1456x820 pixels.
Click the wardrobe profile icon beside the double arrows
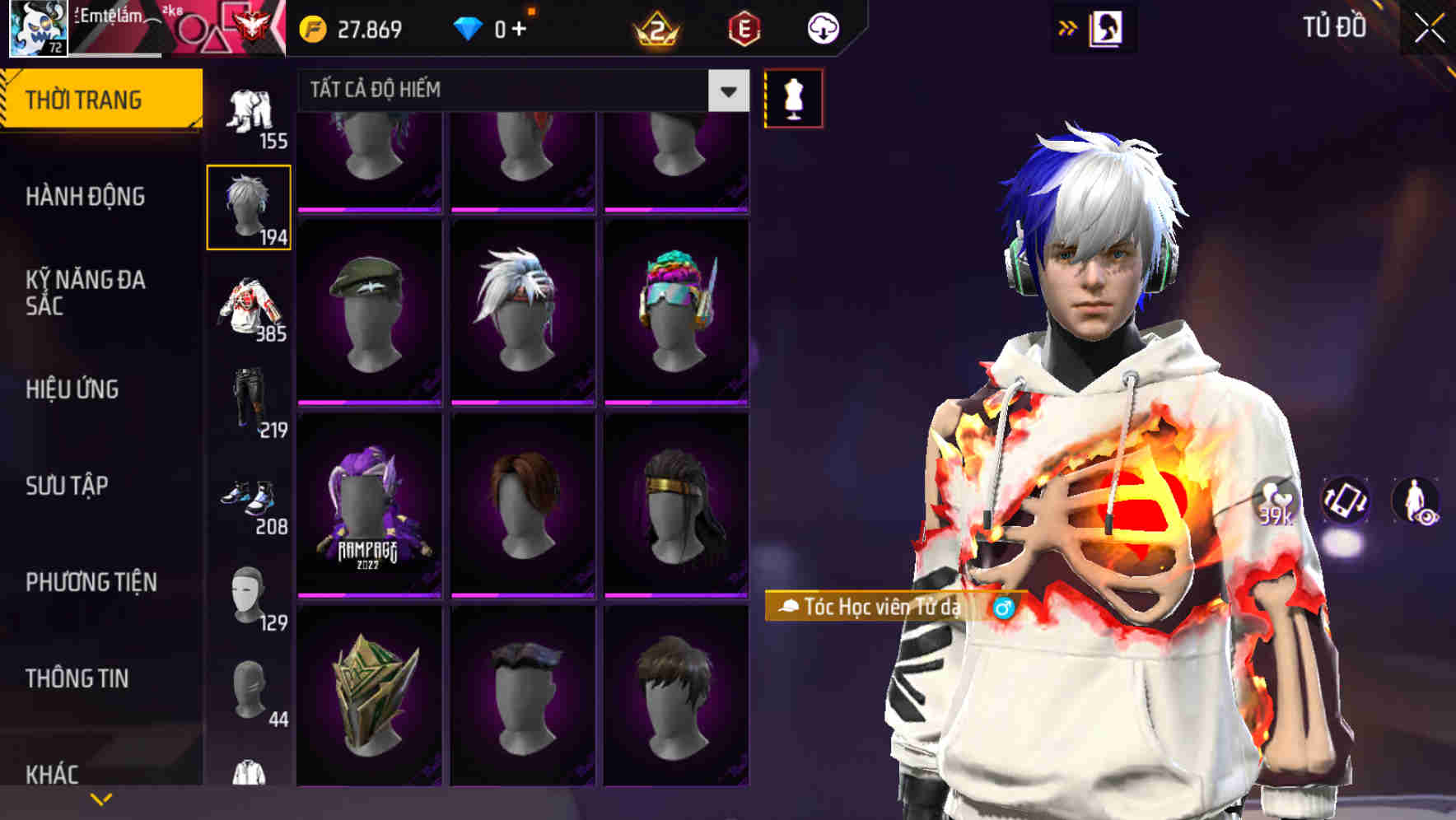point(1107,27)
